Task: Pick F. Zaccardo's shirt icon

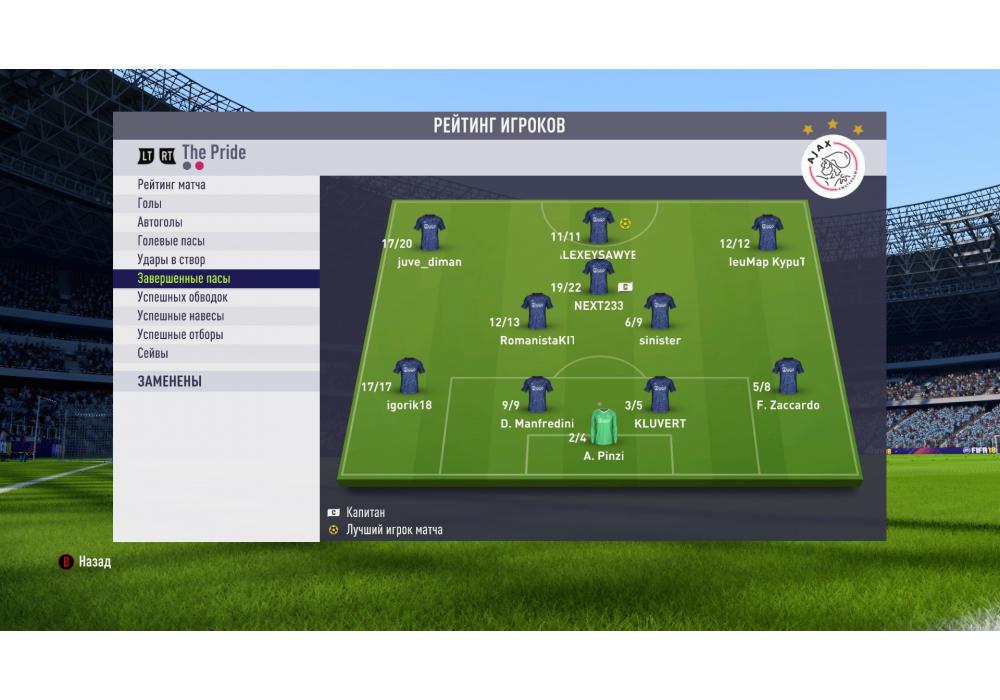Action: tap(788, 376)
